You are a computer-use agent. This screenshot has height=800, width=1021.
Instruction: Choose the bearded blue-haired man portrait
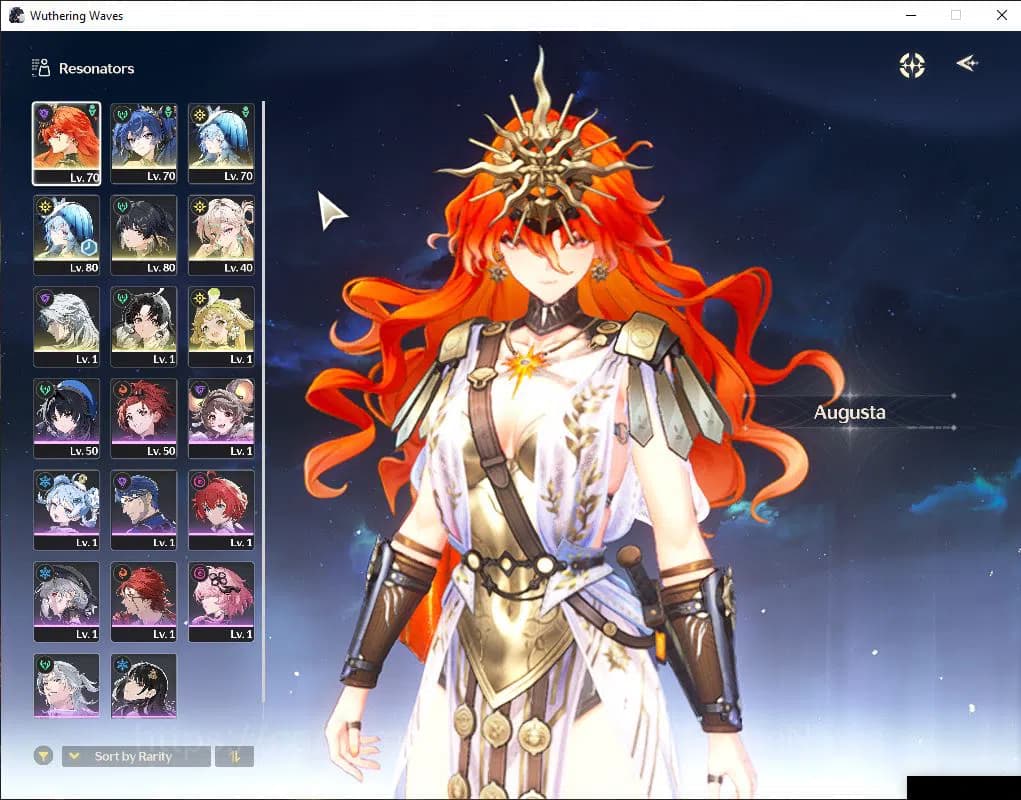click(x=143, y=509)
